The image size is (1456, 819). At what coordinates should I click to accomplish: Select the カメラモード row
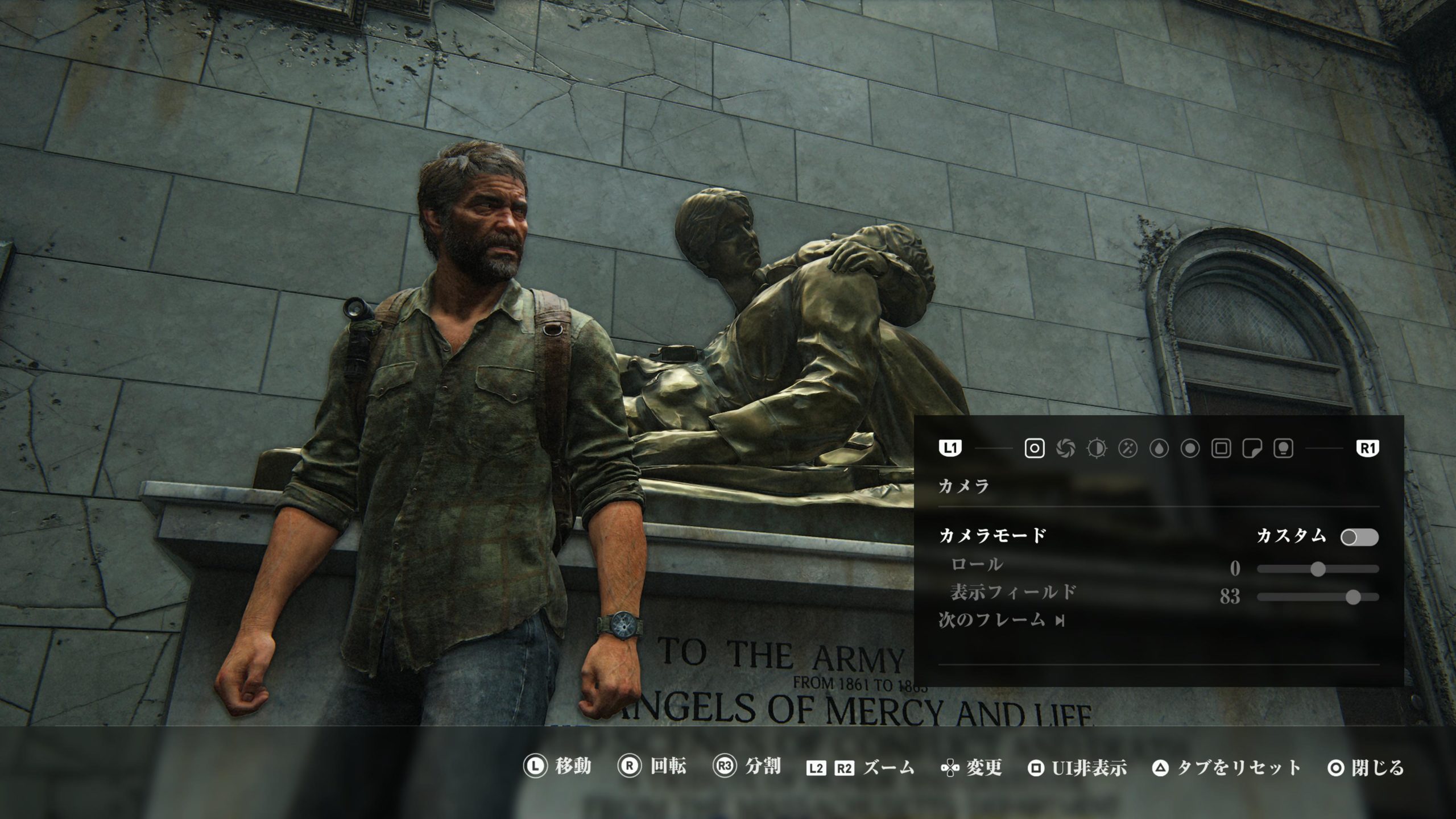tap(992, 536)
